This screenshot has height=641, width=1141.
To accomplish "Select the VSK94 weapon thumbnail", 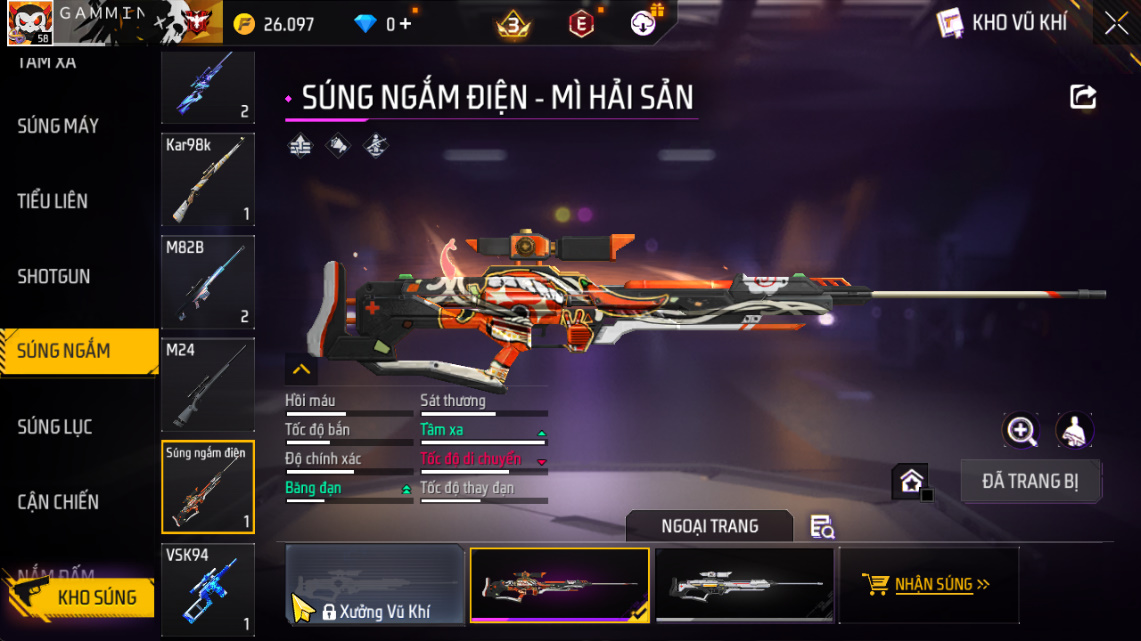I will click(208, 590).
